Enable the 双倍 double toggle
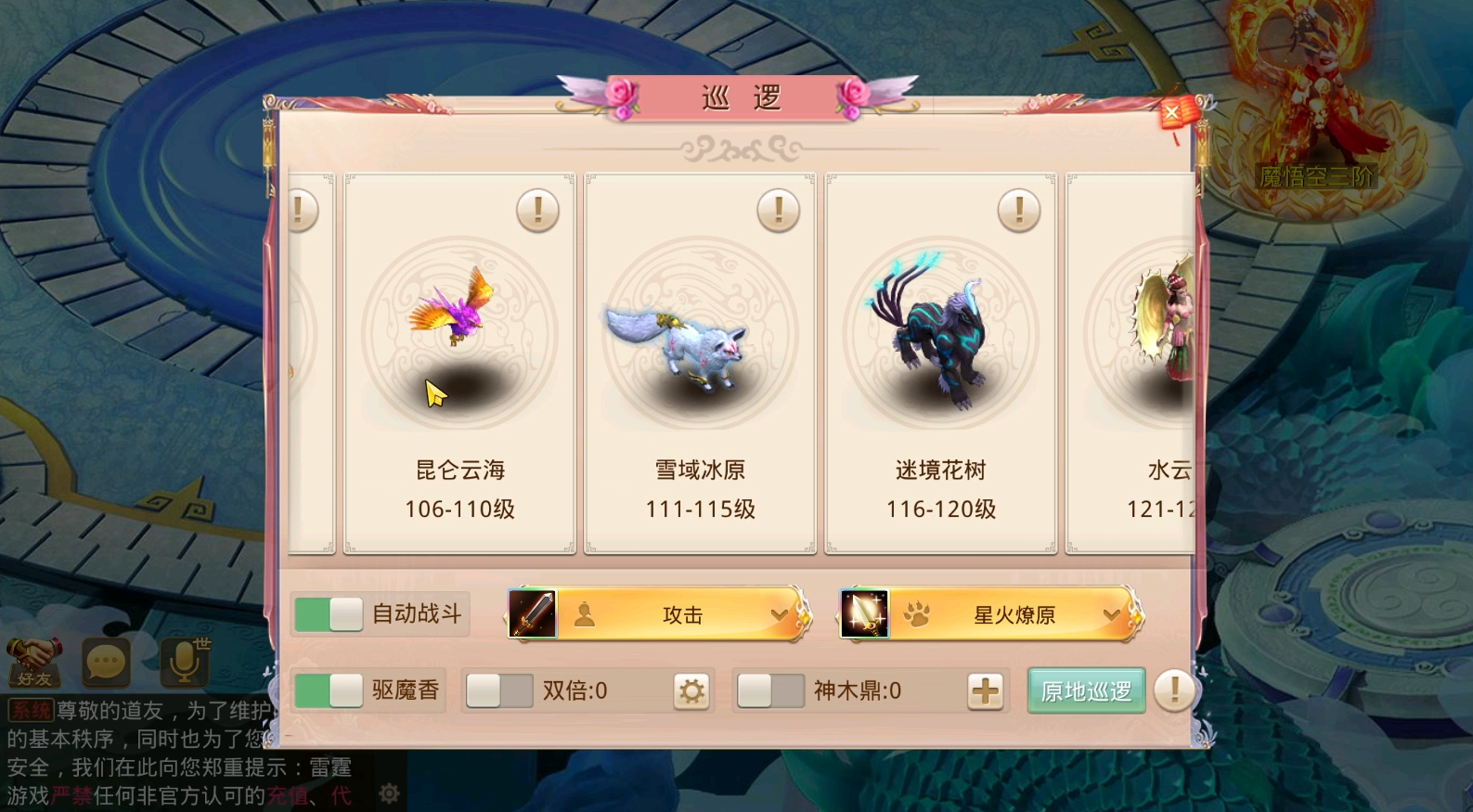The height and width of the screenshot is (812, 1473). (x=498, y=690)
